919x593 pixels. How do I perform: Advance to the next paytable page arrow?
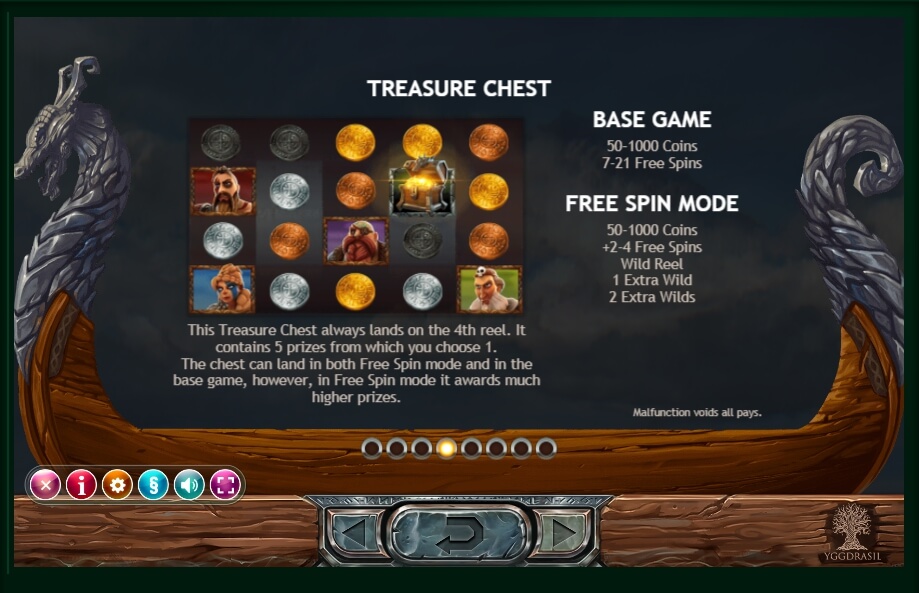click(564, 532)
